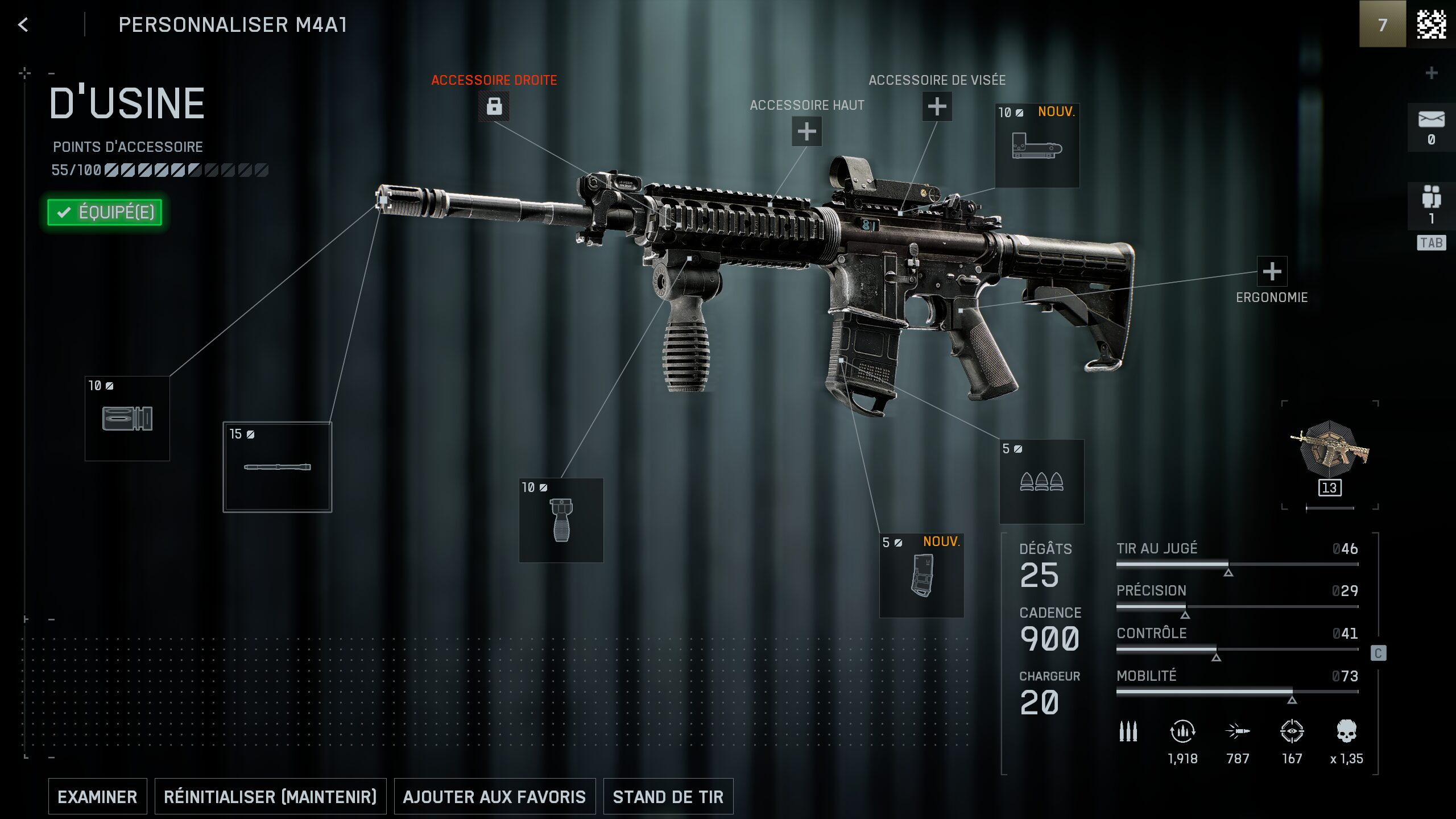Select the barrel attachment slot
This screenshot has width=1456, height=819.
[278, 467]
